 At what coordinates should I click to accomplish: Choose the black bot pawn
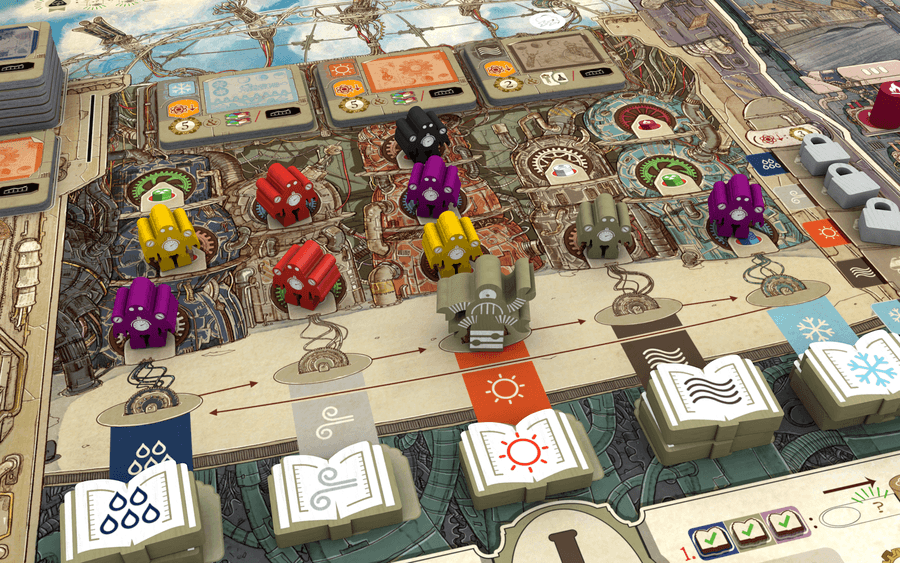tap(418, 136)
